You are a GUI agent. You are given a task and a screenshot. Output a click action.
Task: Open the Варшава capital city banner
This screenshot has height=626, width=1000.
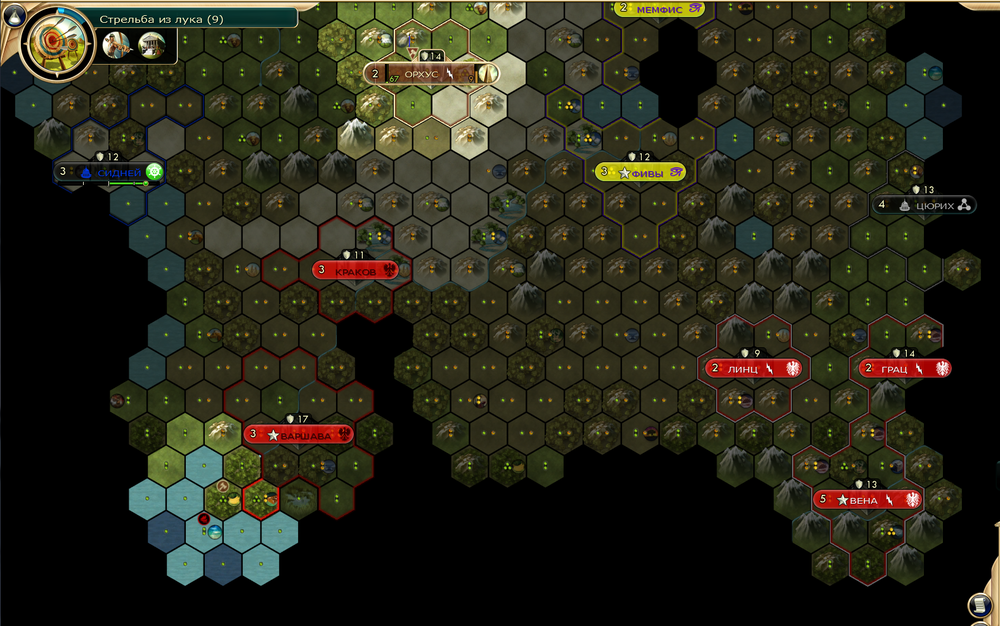[299, 434]
